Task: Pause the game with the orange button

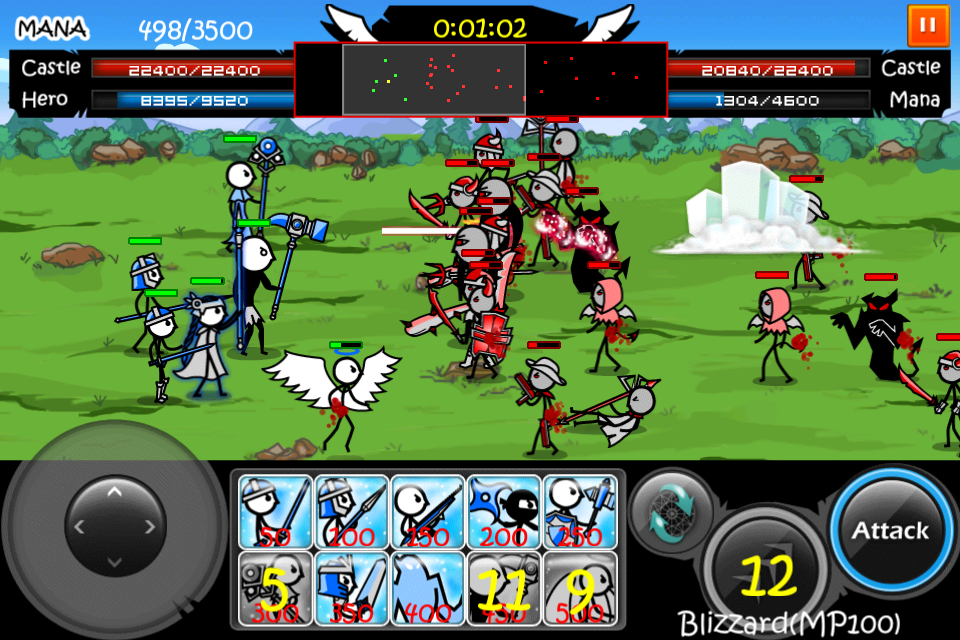Action: pos(927,25)
